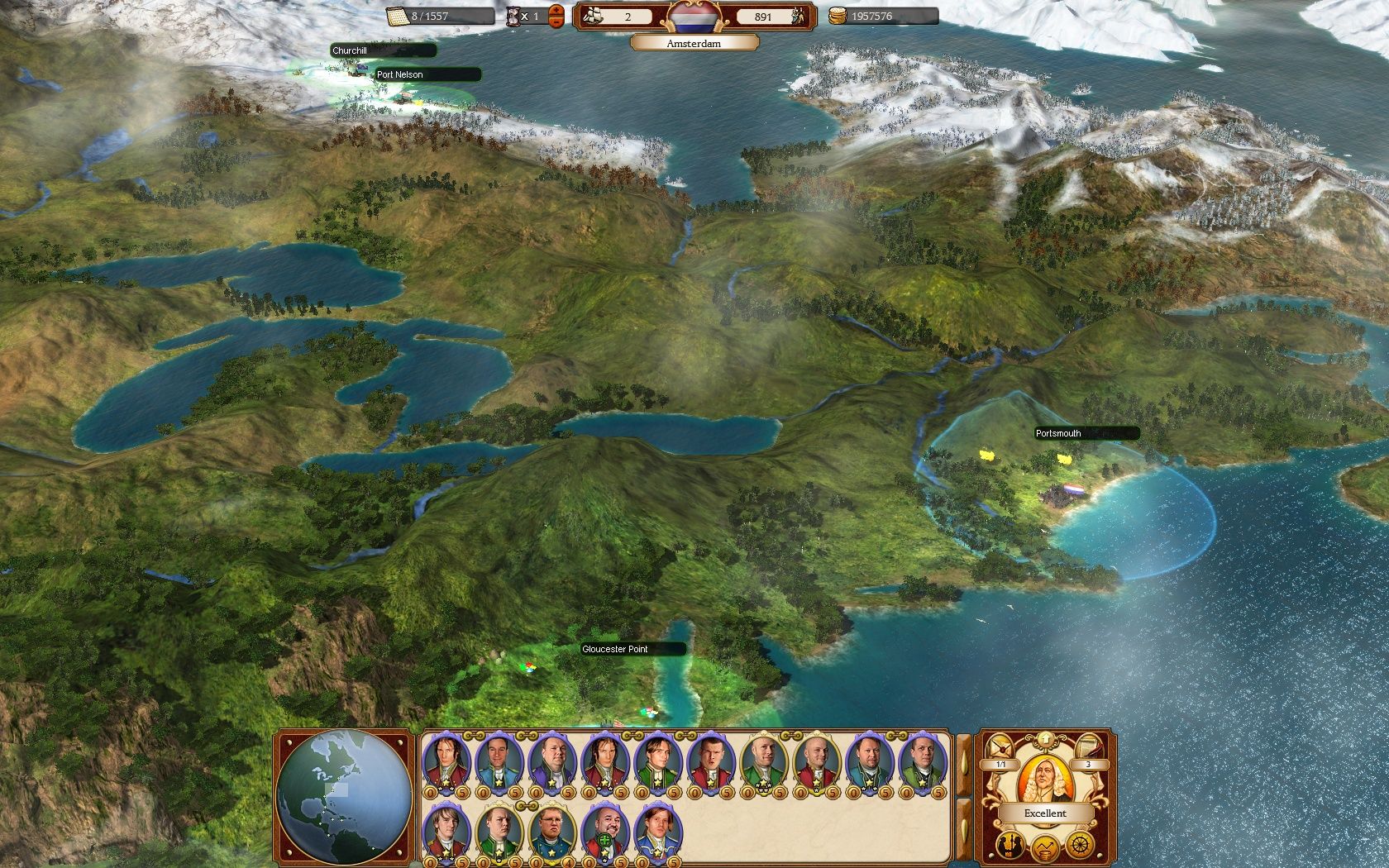Select the Amsterdam home city label

[694, 43]
